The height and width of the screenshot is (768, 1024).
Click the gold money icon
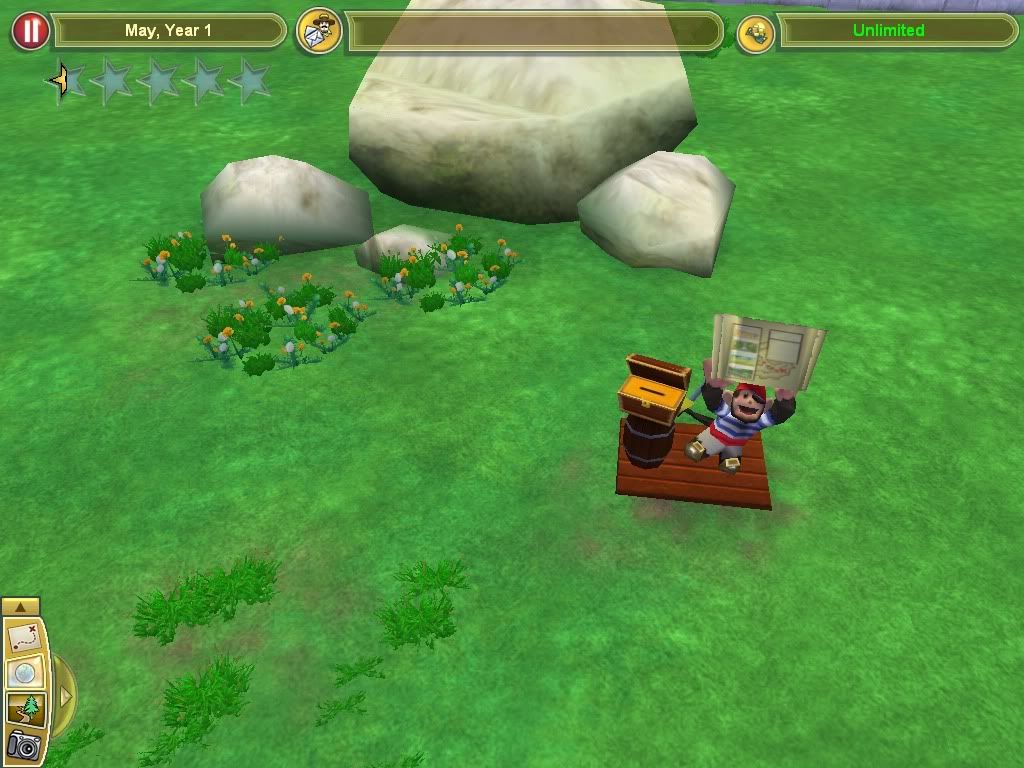[x=755, y=33]
